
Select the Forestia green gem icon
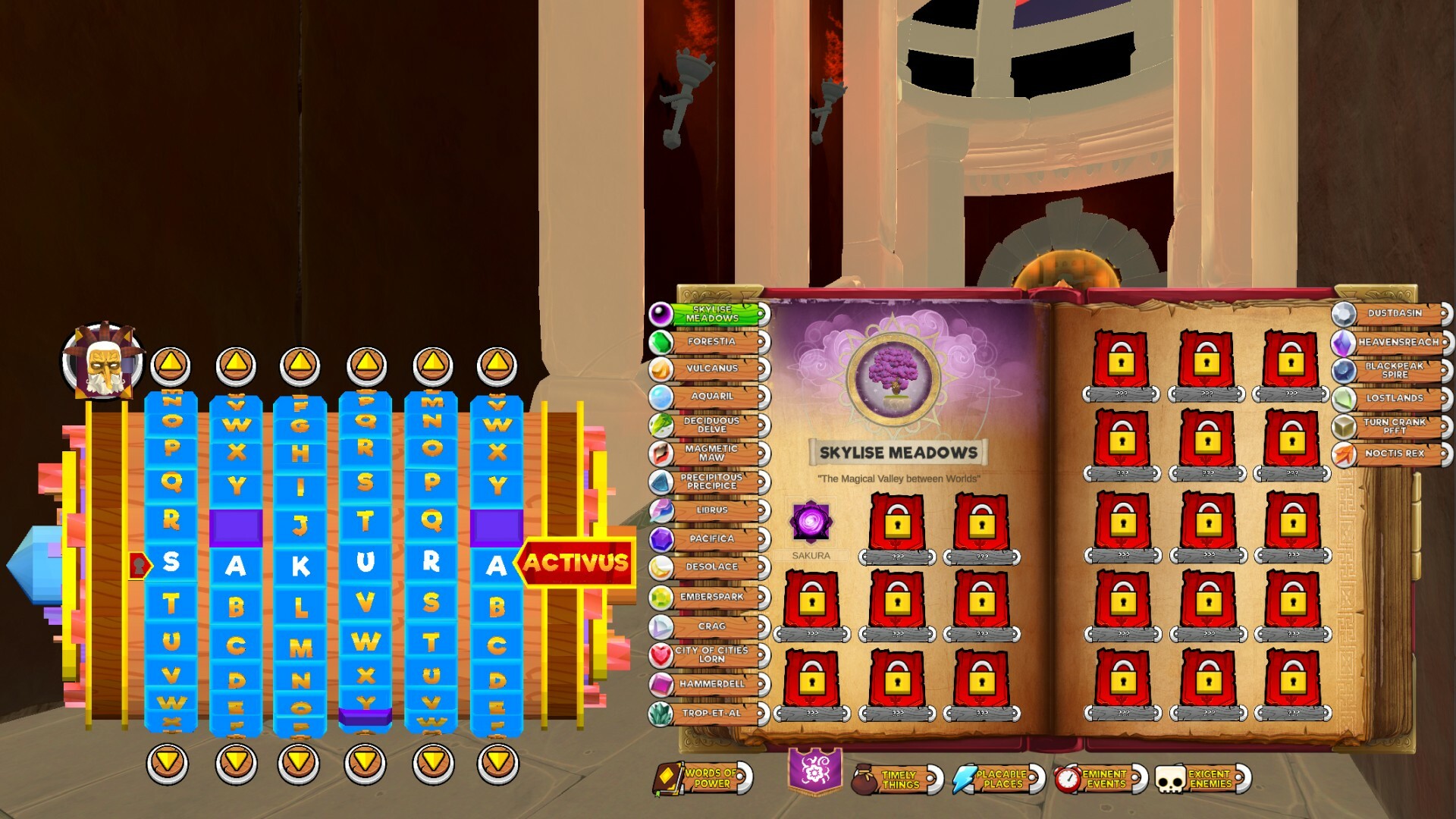point(662,342)
